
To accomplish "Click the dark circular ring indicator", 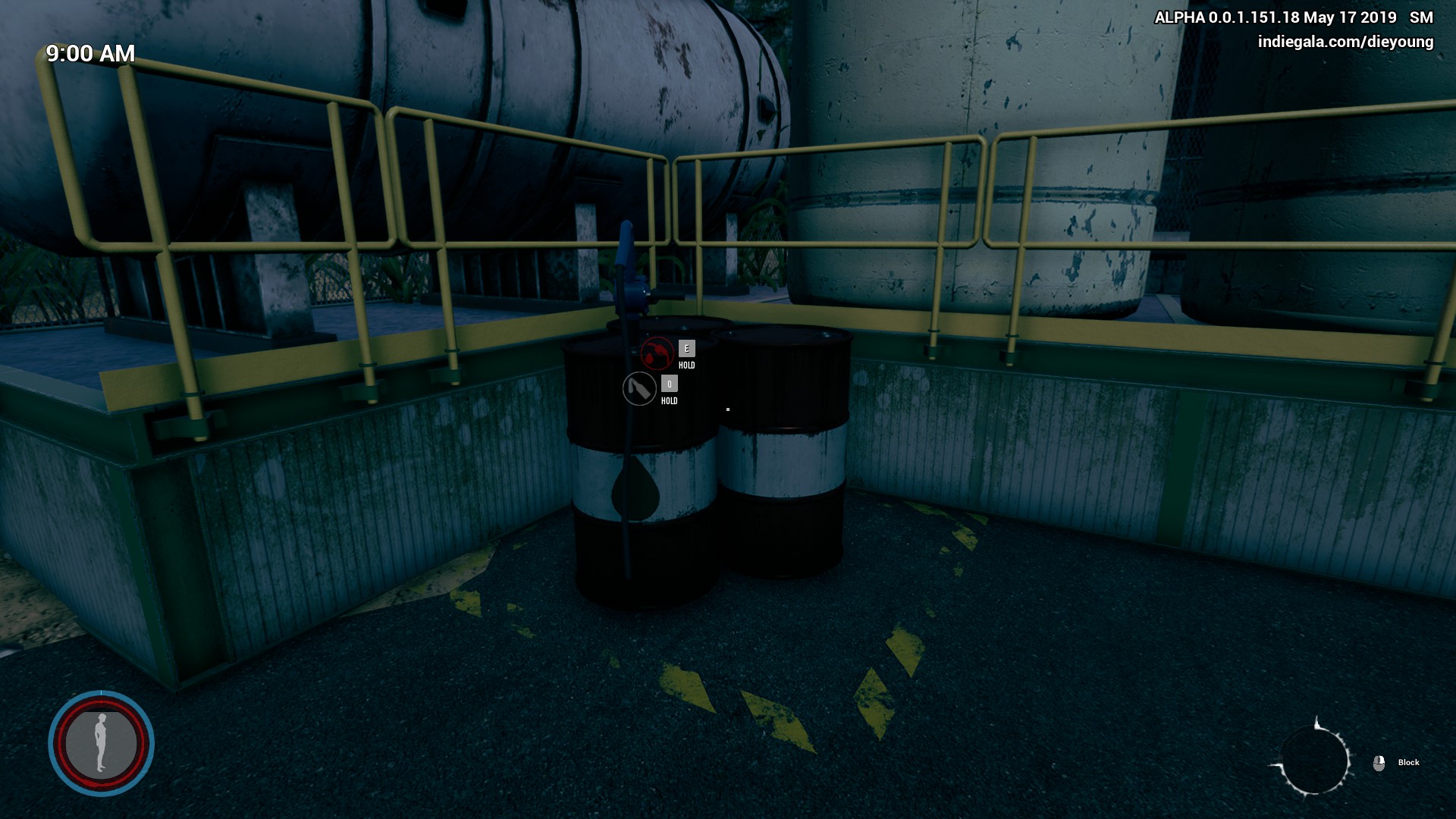I will point(1314,760).
